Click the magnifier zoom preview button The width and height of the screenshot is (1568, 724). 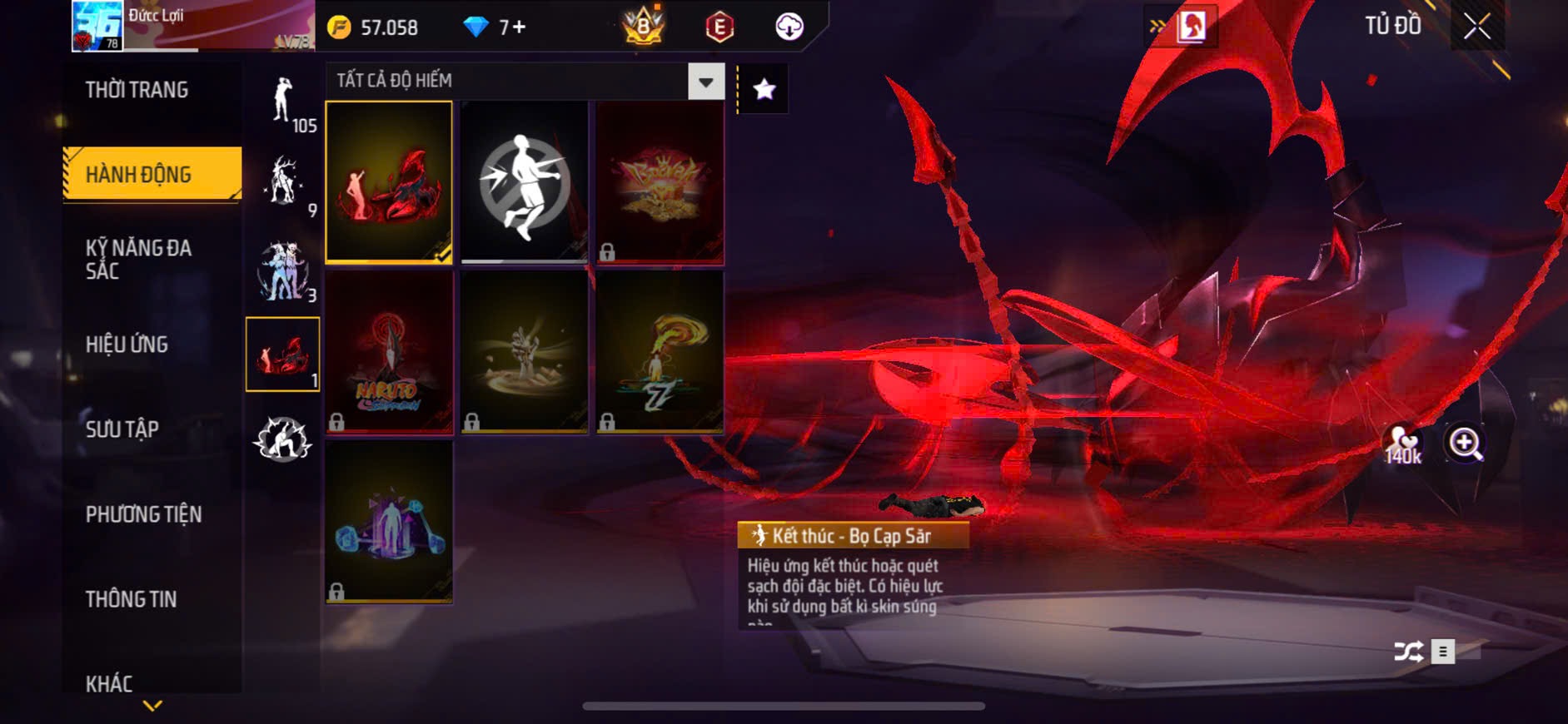click(1465, 444)
